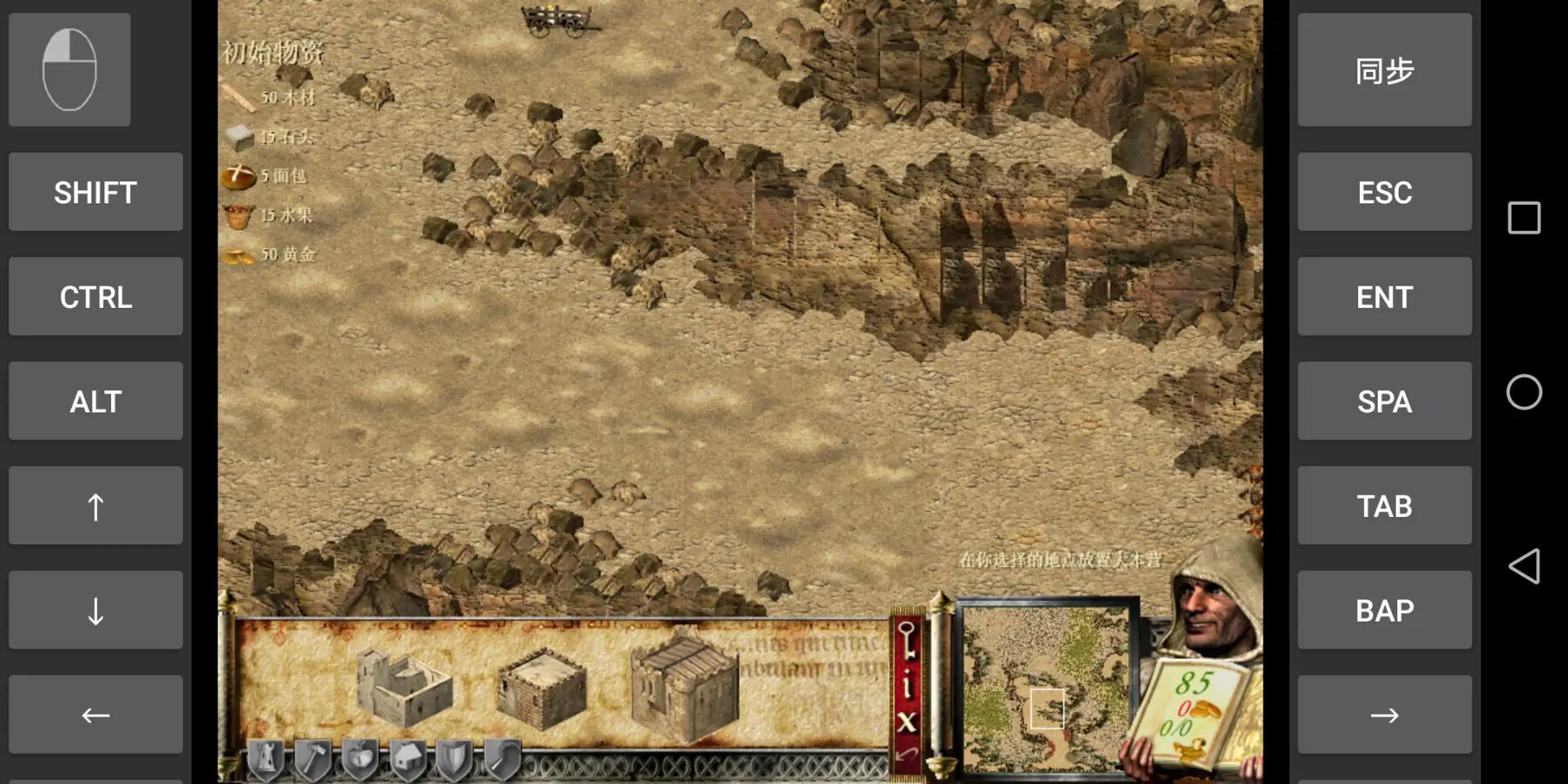Screen dimensions: 1568x784
Task: Tap the ESC overlay button
Action: (x=1384, y=193)
